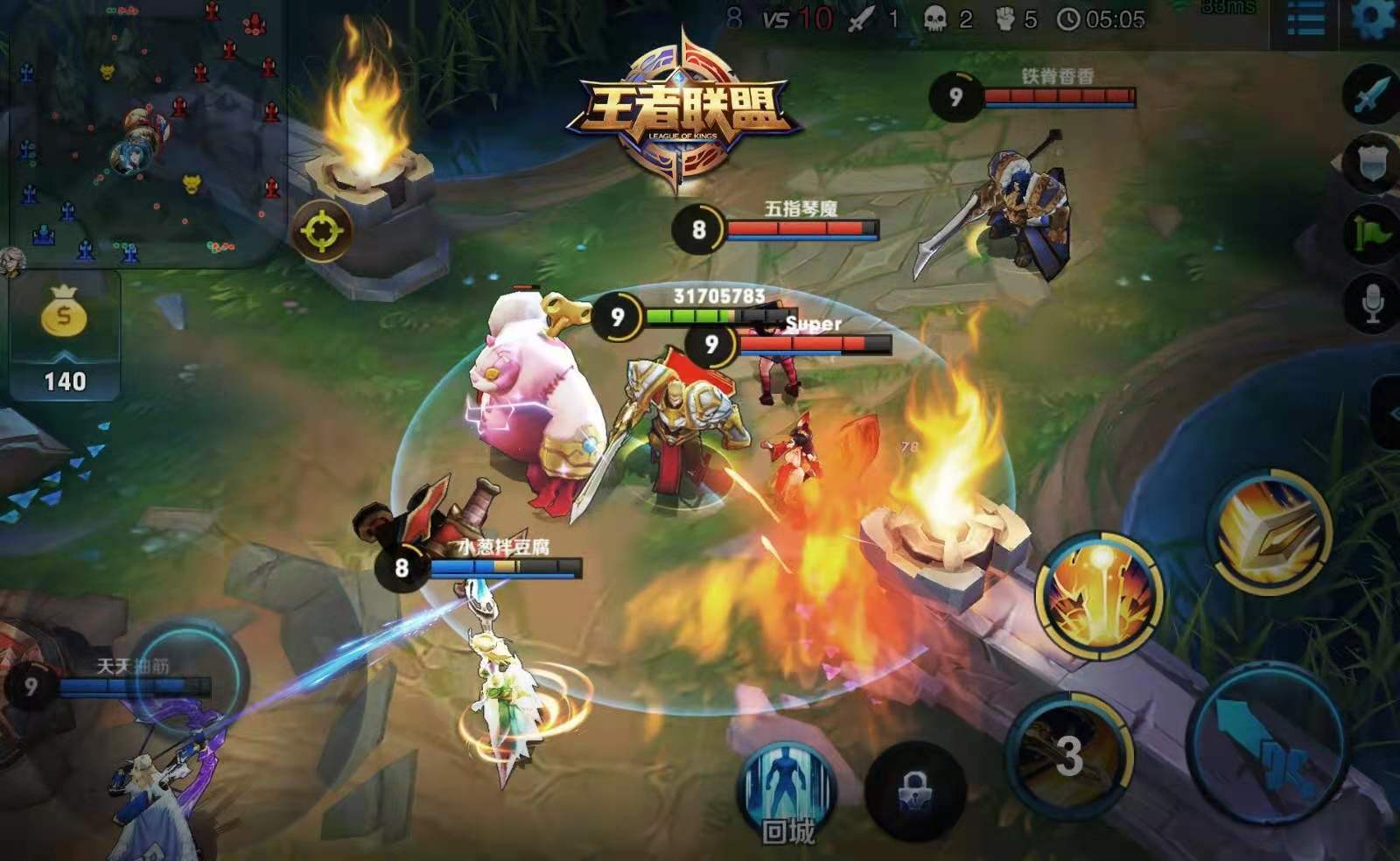Cast the fiery light beam skill
Image resolution: width=1400 pixels, height=861 pixels.
[1100, 593]
